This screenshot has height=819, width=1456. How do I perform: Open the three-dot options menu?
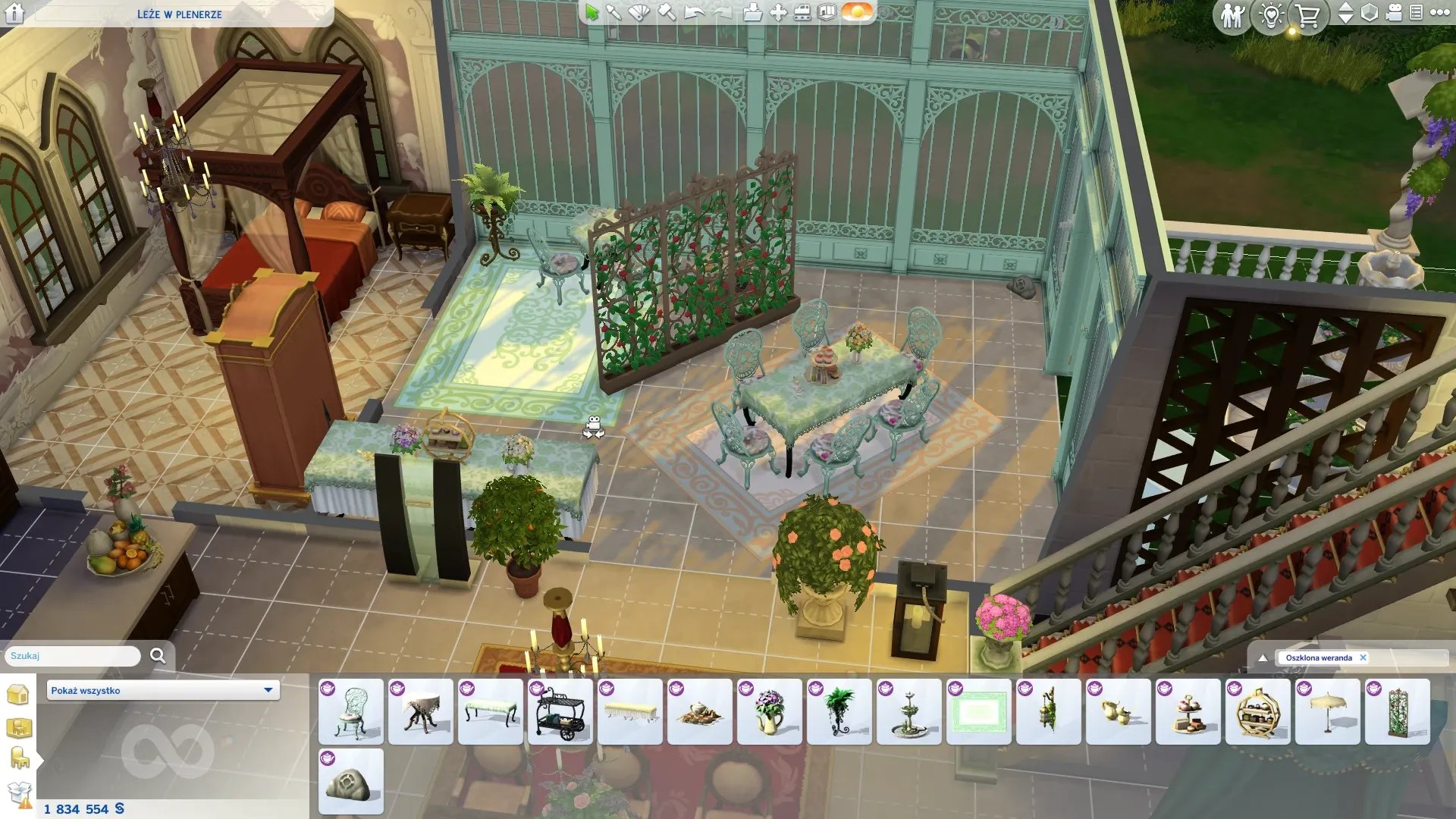click(x=1439, y=13)
